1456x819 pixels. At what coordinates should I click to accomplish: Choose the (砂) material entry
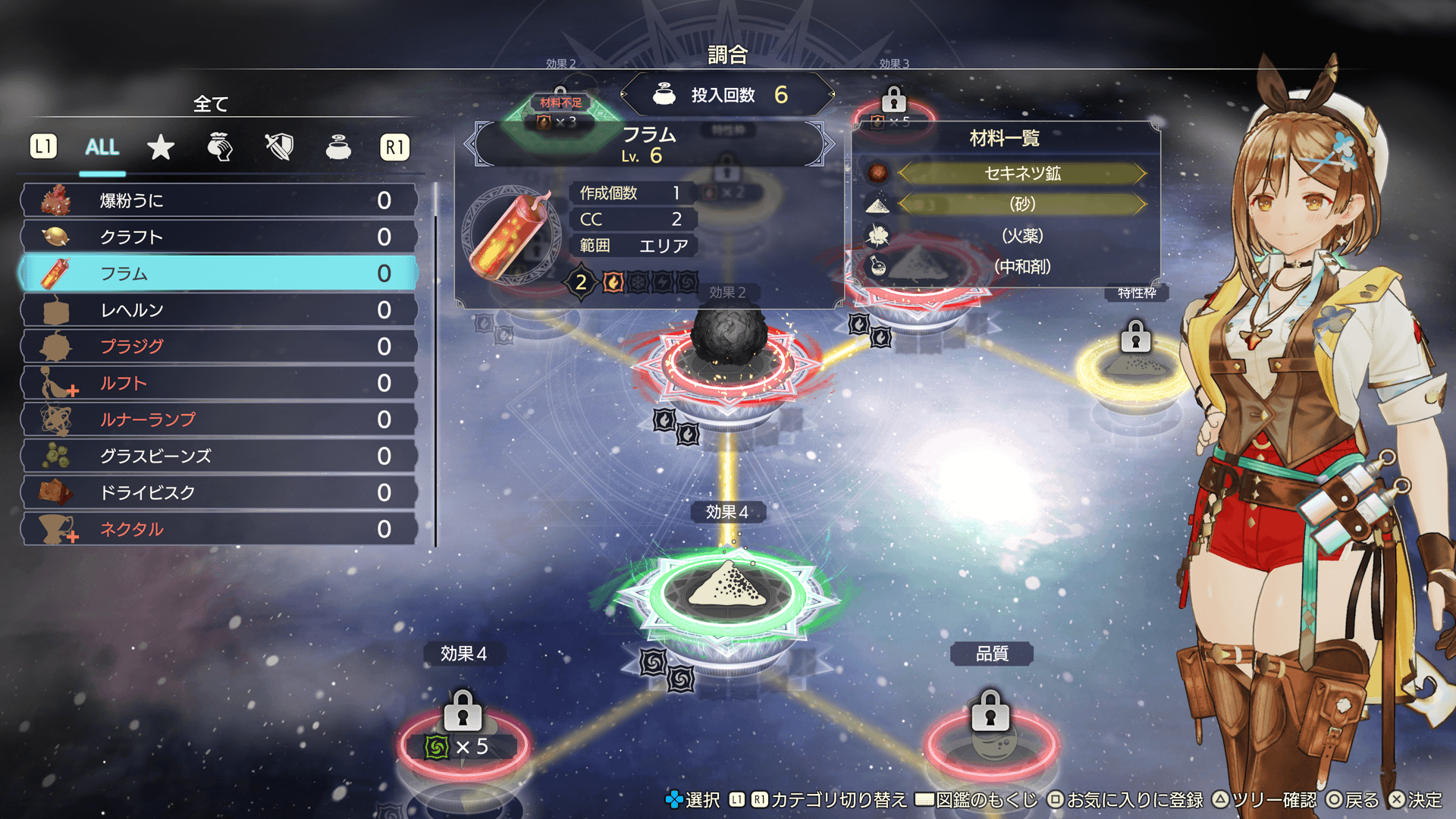1021,204
